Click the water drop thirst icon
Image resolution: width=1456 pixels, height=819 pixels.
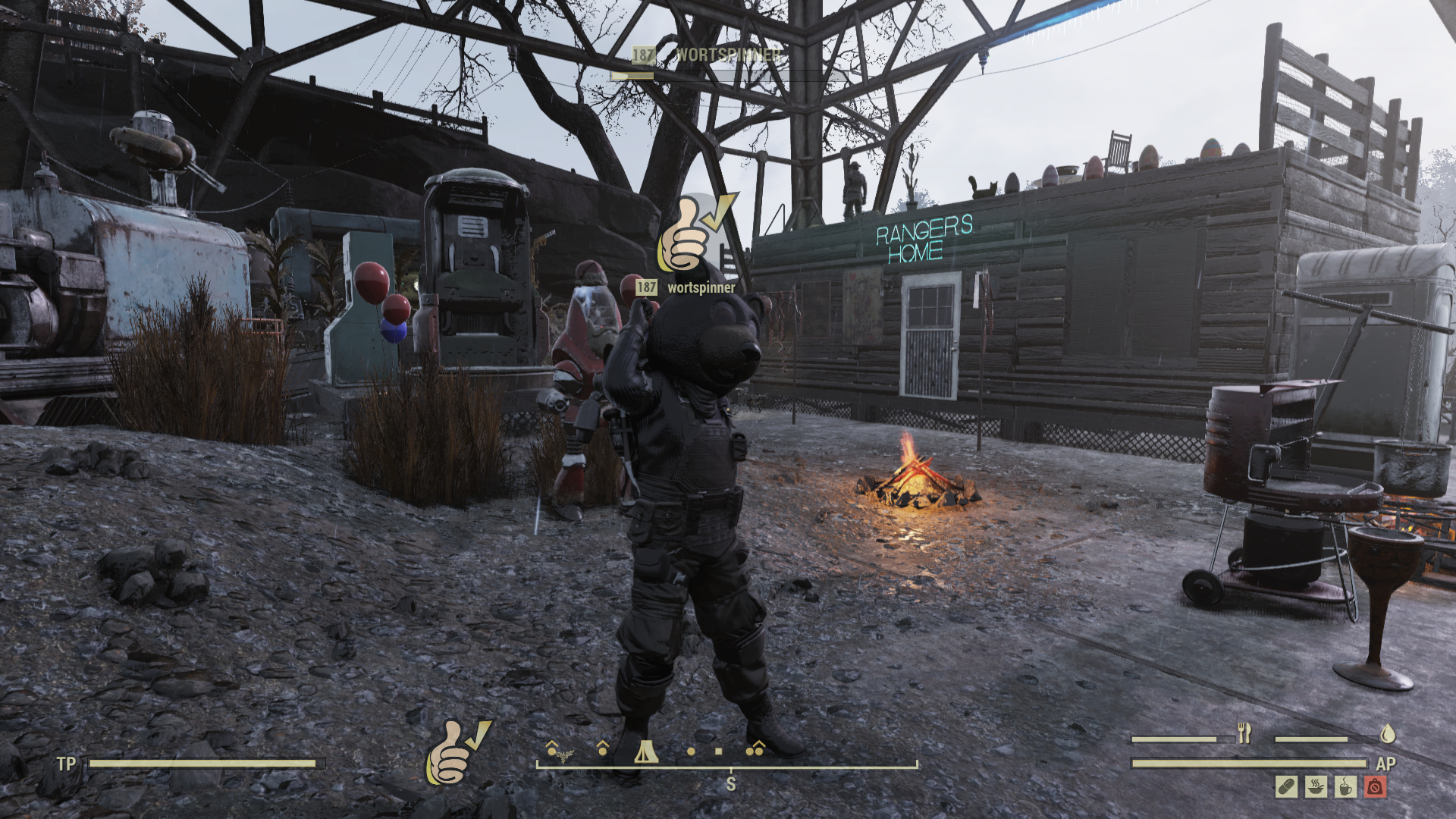click(x=1388, y=733)
